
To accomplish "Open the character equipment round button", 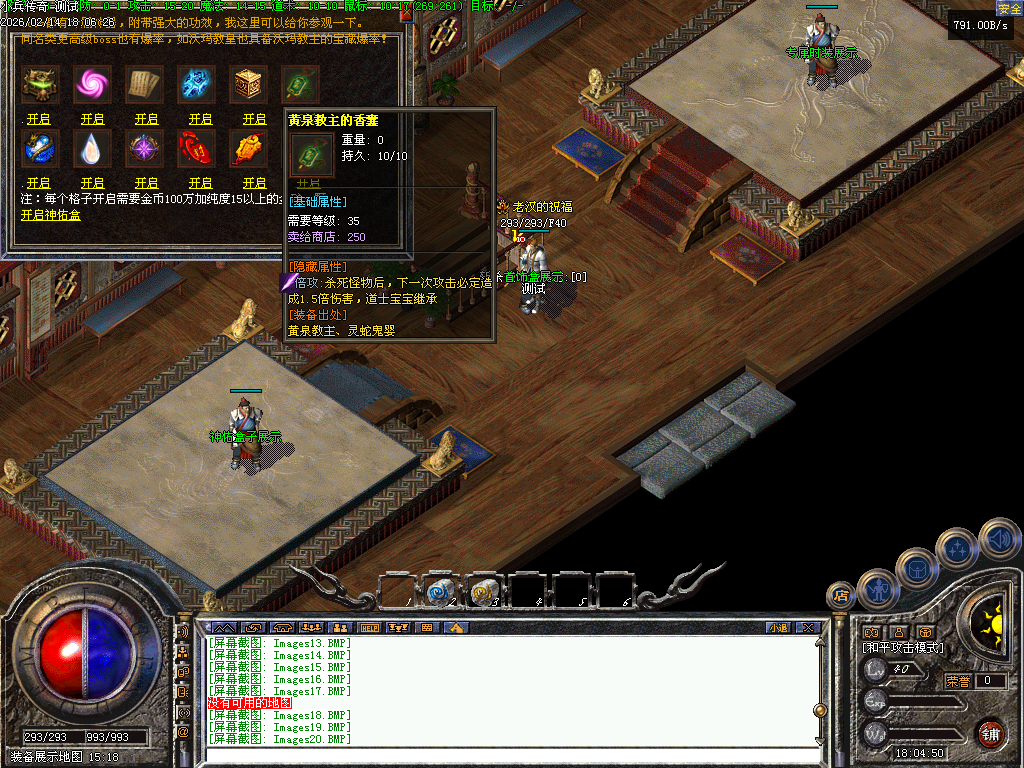I will [x=877, y=588].
